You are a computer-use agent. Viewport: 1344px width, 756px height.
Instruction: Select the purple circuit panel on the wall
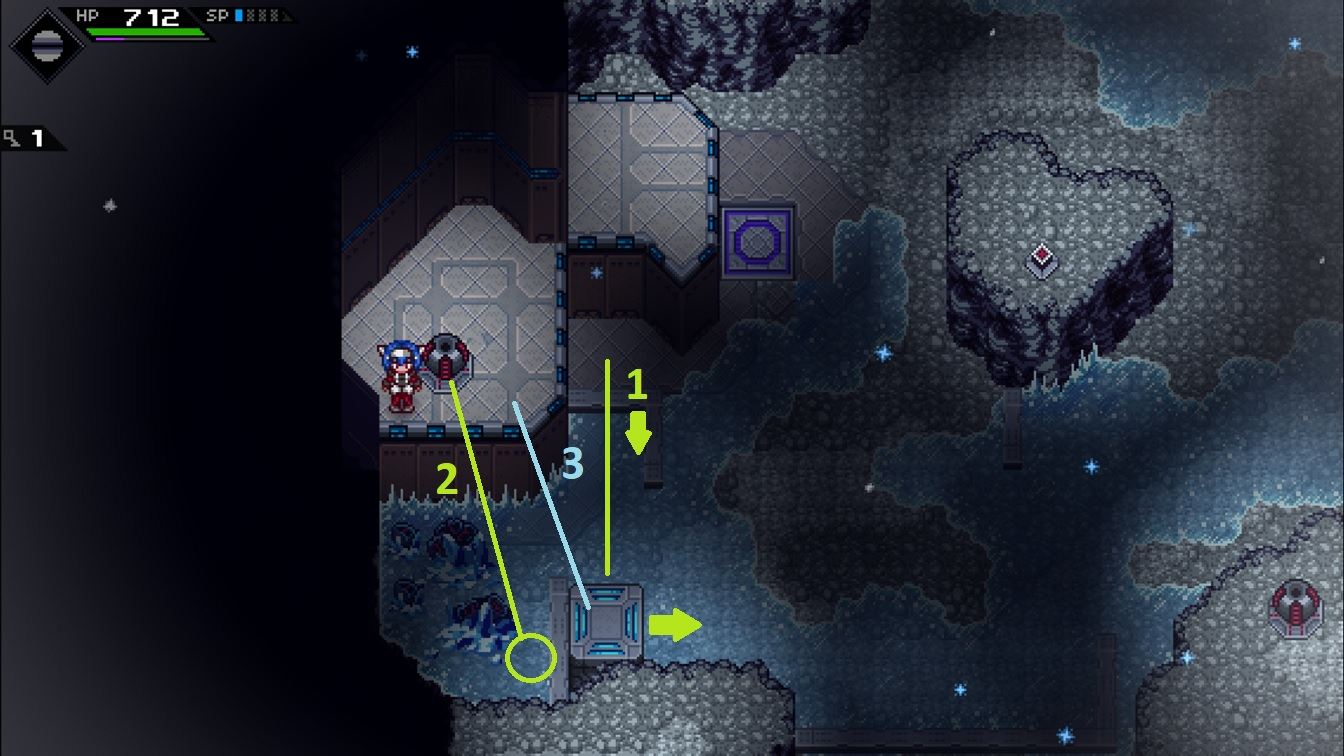pyautogui.click(x=755, y=240)
